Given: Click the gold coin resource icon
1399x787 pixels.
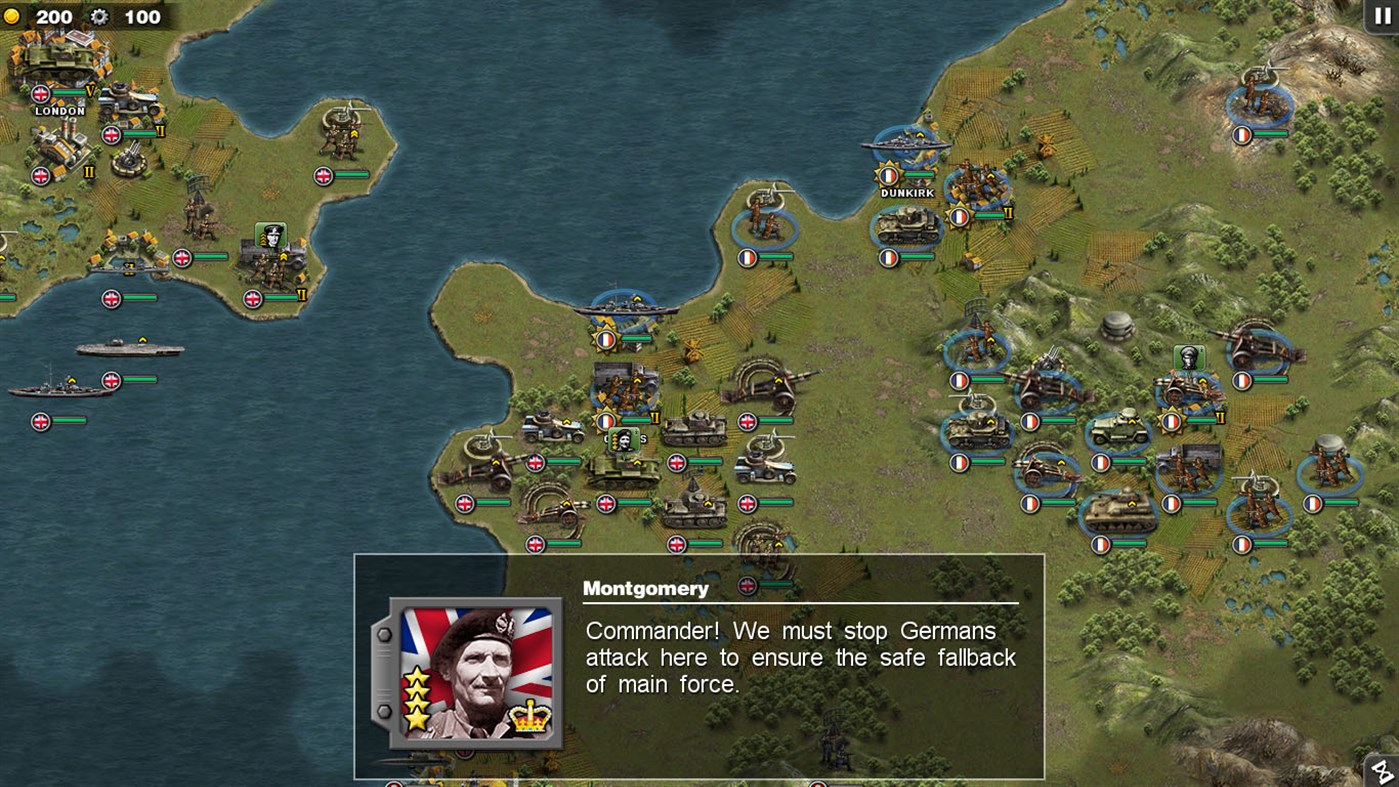Looking at the screenshot, I should tap(13, 17).
